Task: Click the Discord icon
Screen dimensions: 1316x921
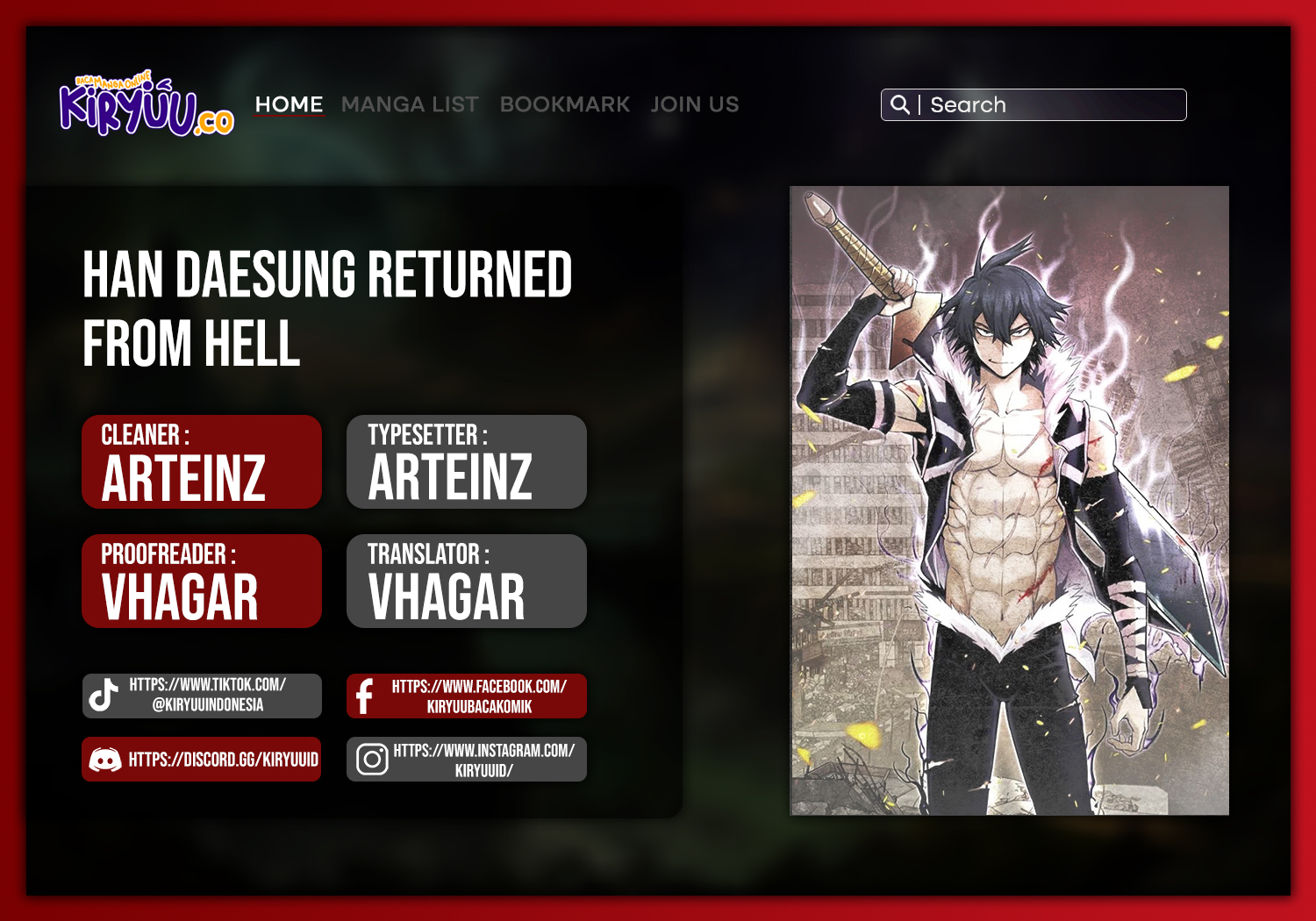Action: pos(105,760)
